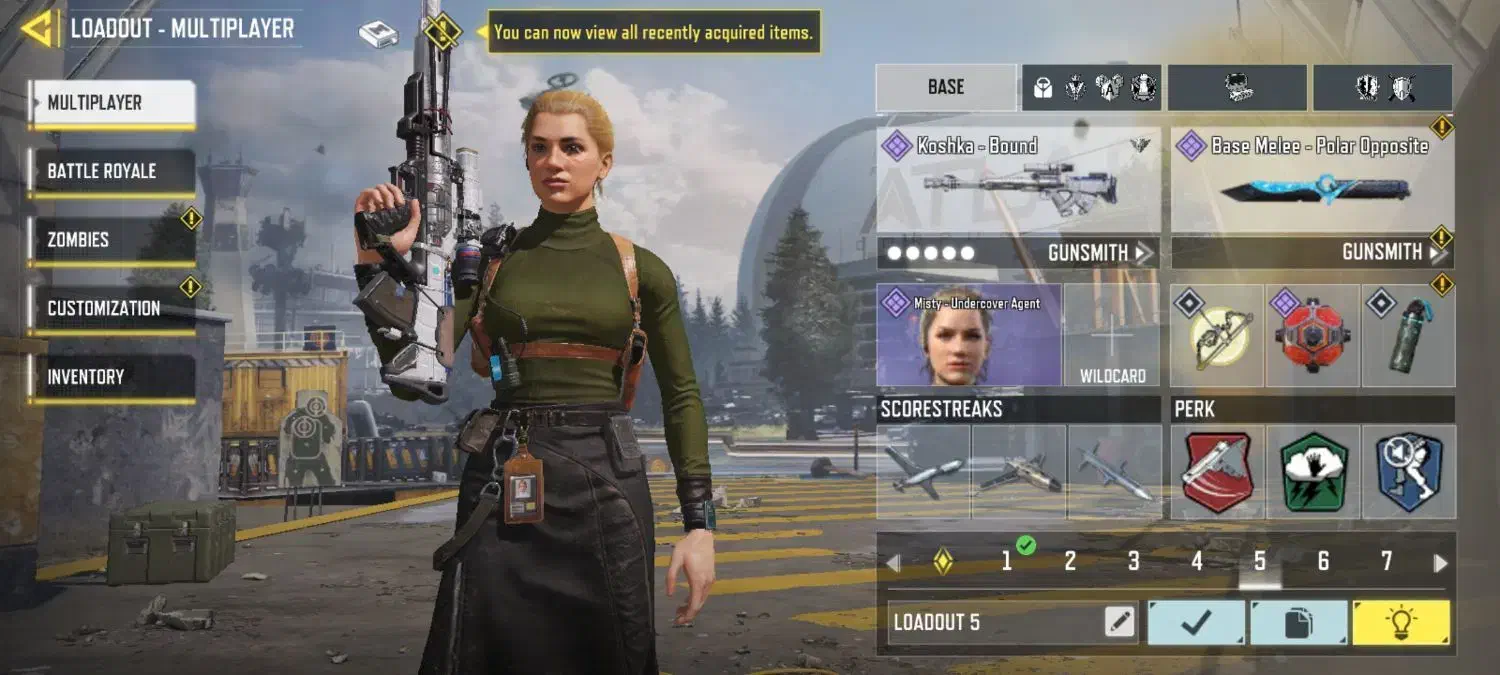Open Gunsmith for the Koshka sniper

[1098, 253]
